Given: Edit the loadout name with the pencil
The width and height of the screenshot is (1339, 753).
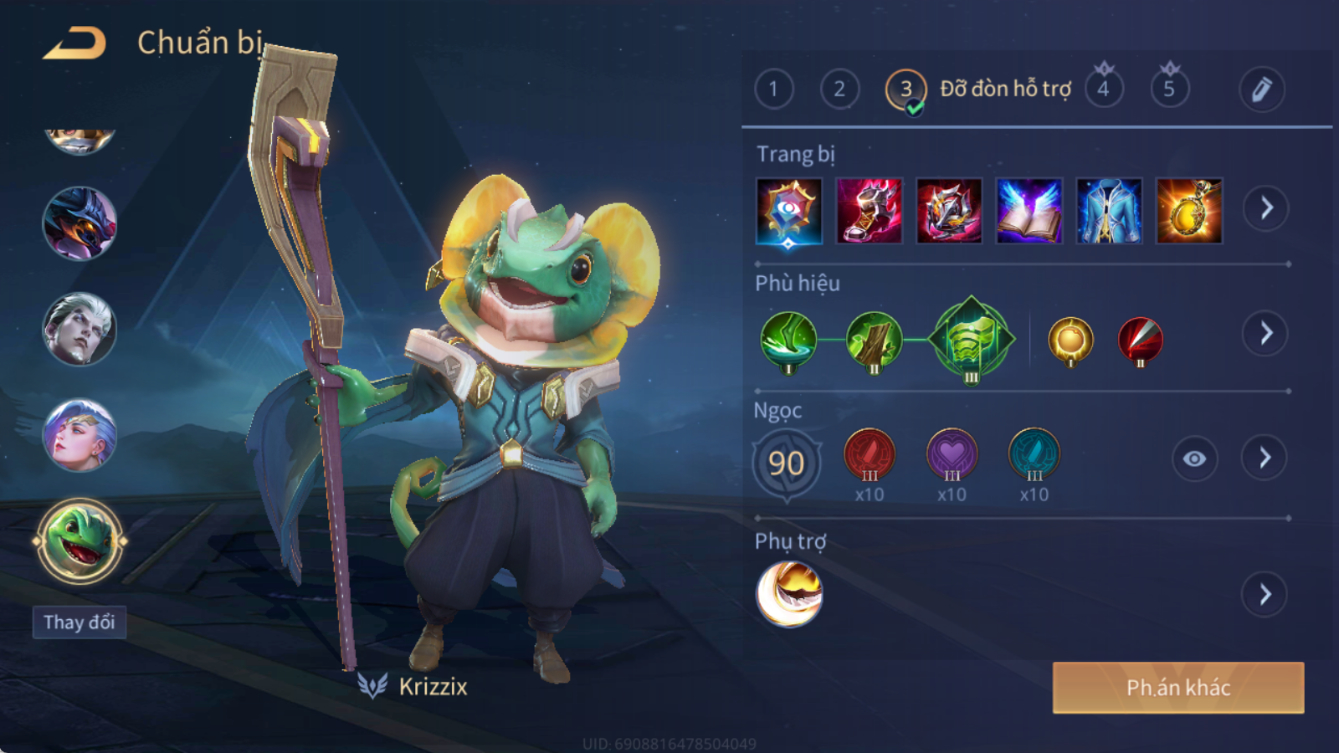Looking at the screenshot, I should pyautogui.click(x=1261, y=90).
